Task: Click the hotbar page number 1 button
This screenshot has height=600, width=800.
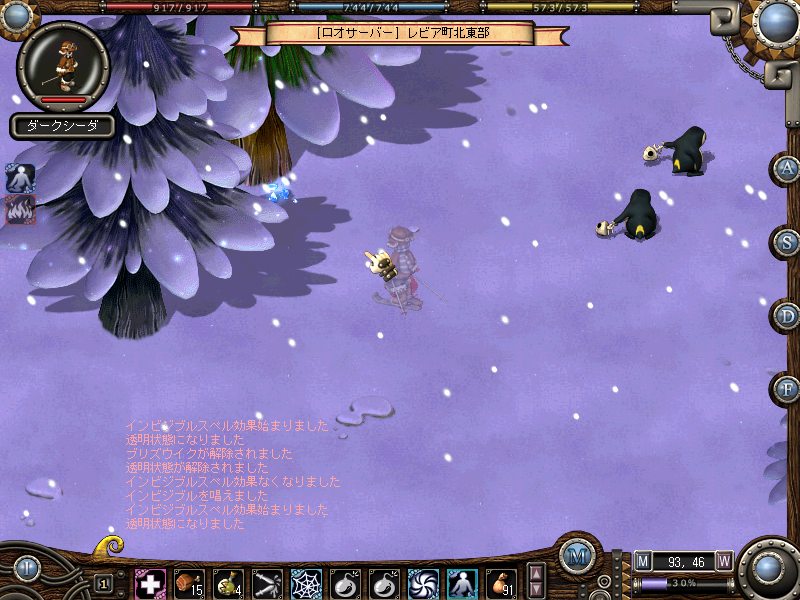Action: coord(103,582)
